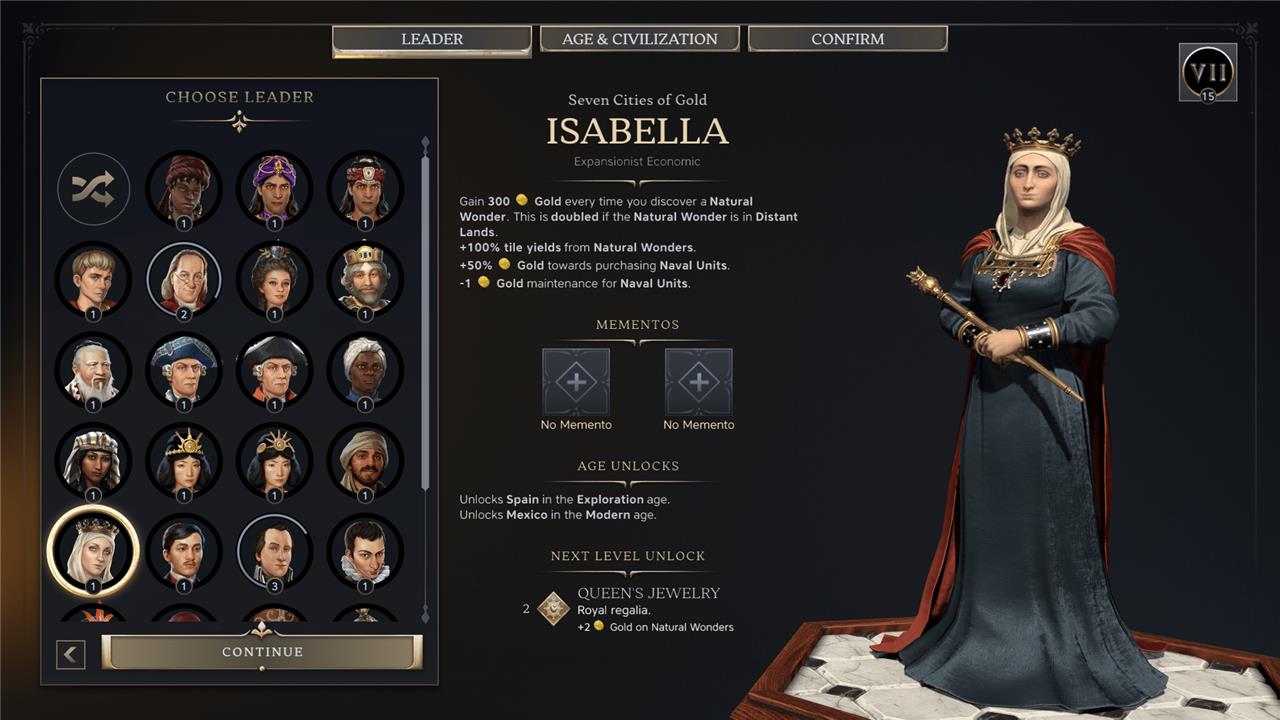Pick a random leader with the shuffle icon

point(93,187)
